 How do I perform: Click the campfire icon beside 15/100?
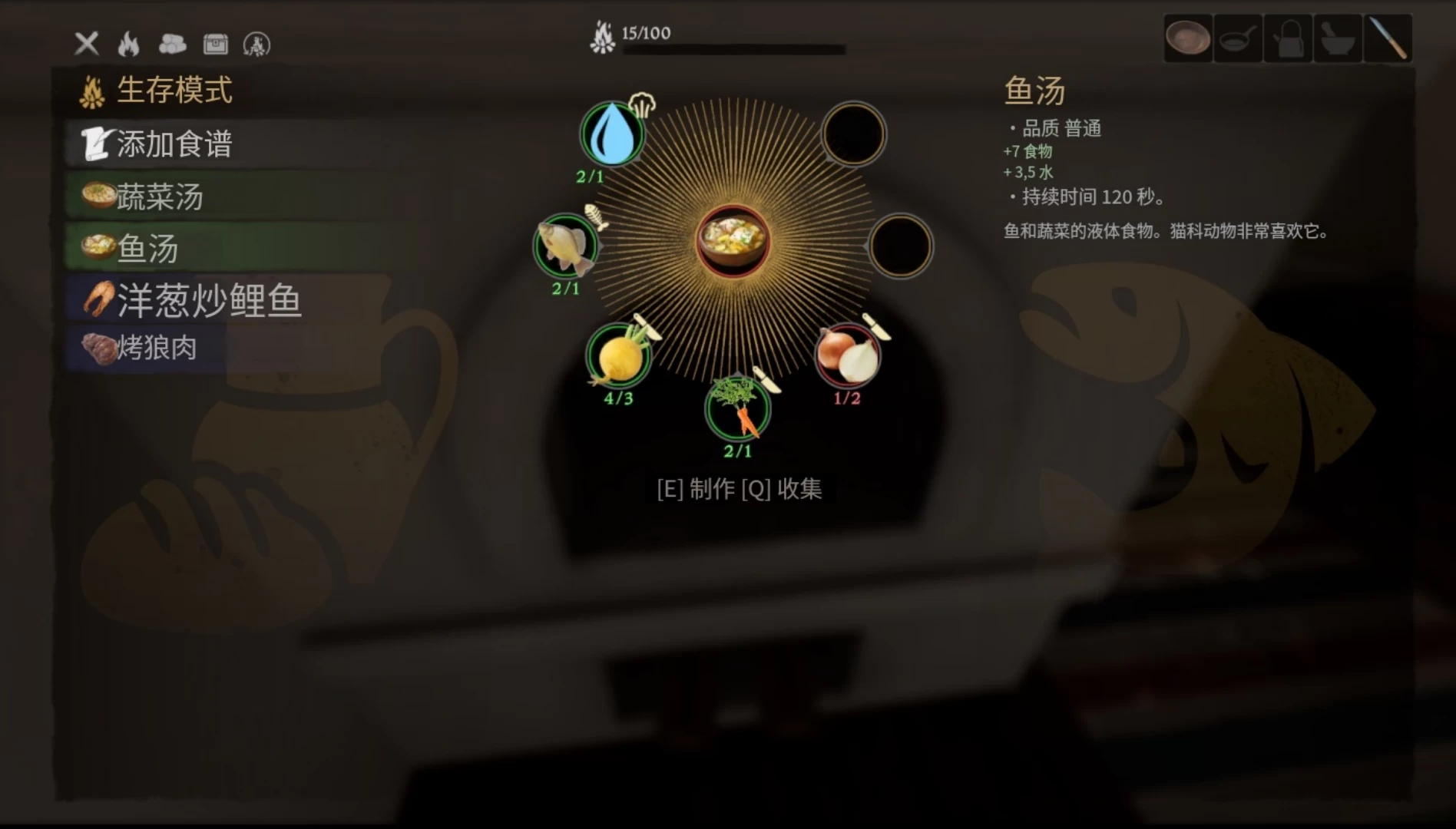click(604, 35)
